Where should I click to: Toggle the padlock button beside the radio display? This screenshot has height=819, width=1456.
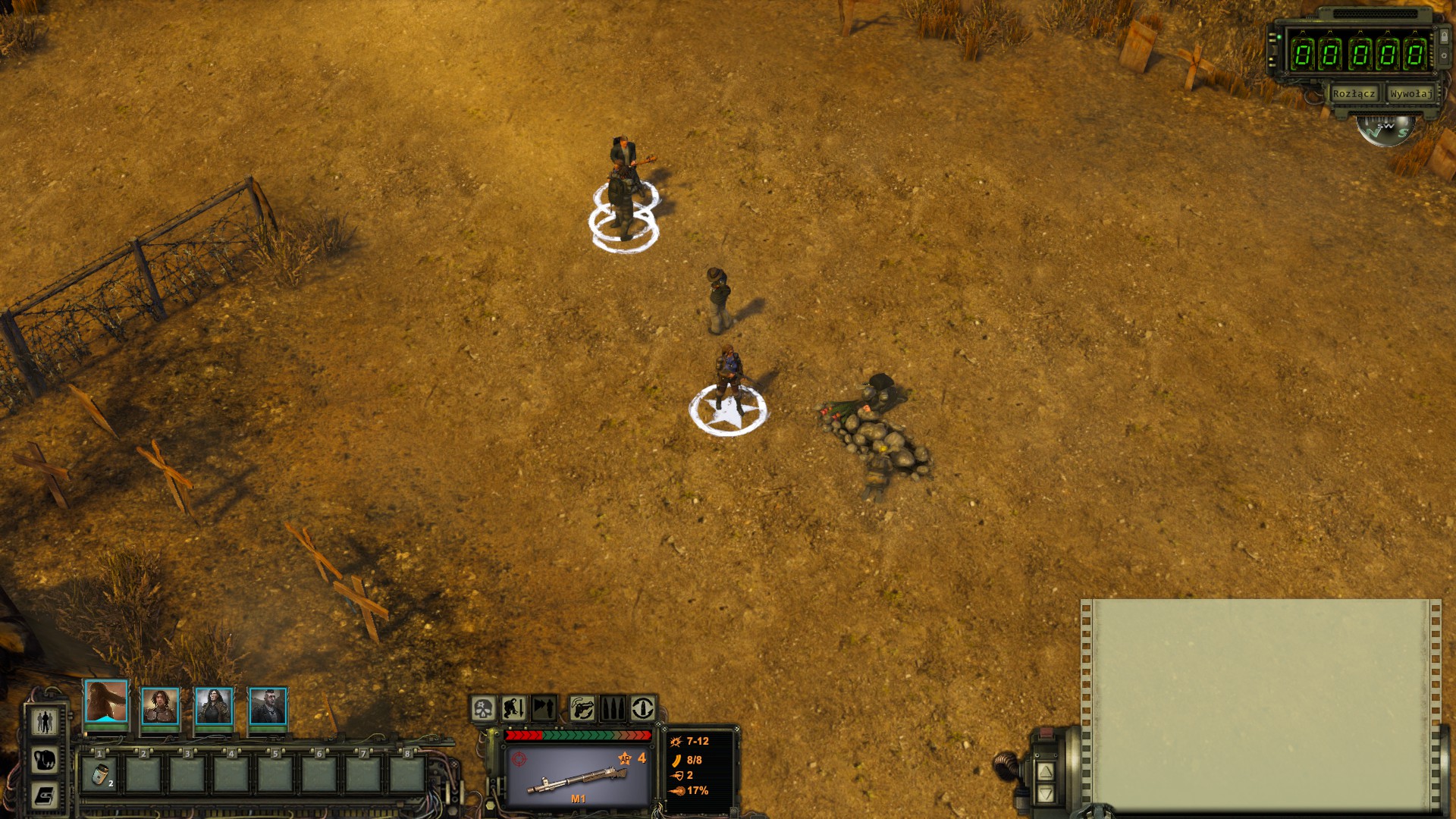pos(1444,36)
